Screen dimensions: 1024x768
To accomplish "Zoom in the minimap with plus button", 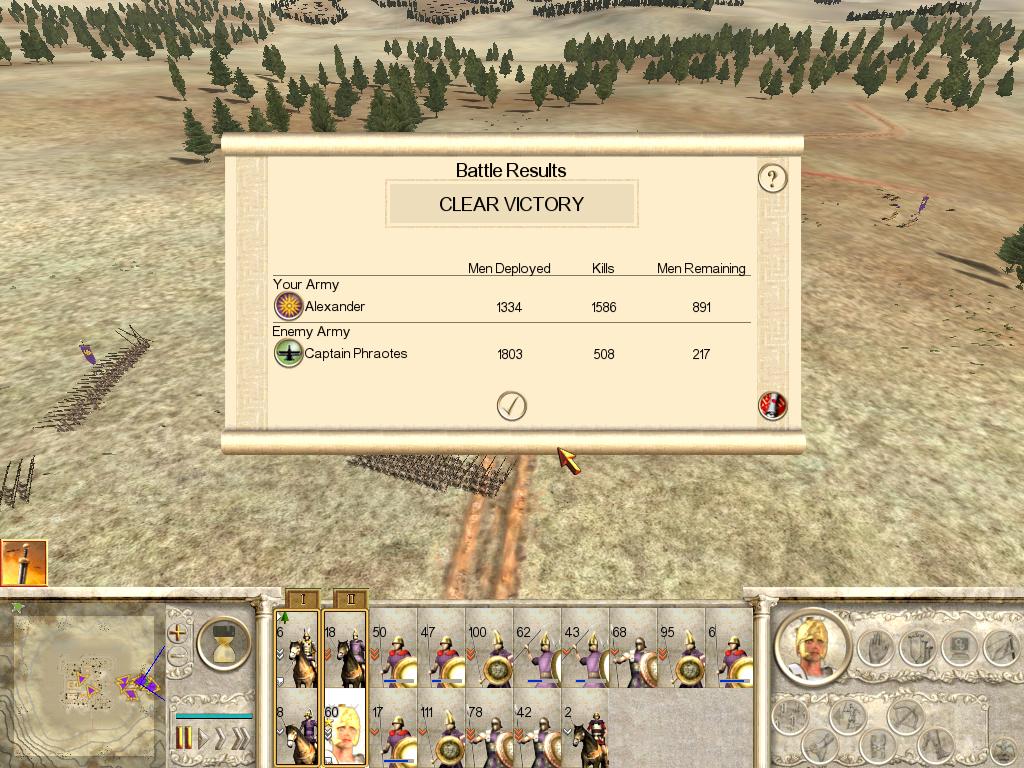I will click(178, 632).
